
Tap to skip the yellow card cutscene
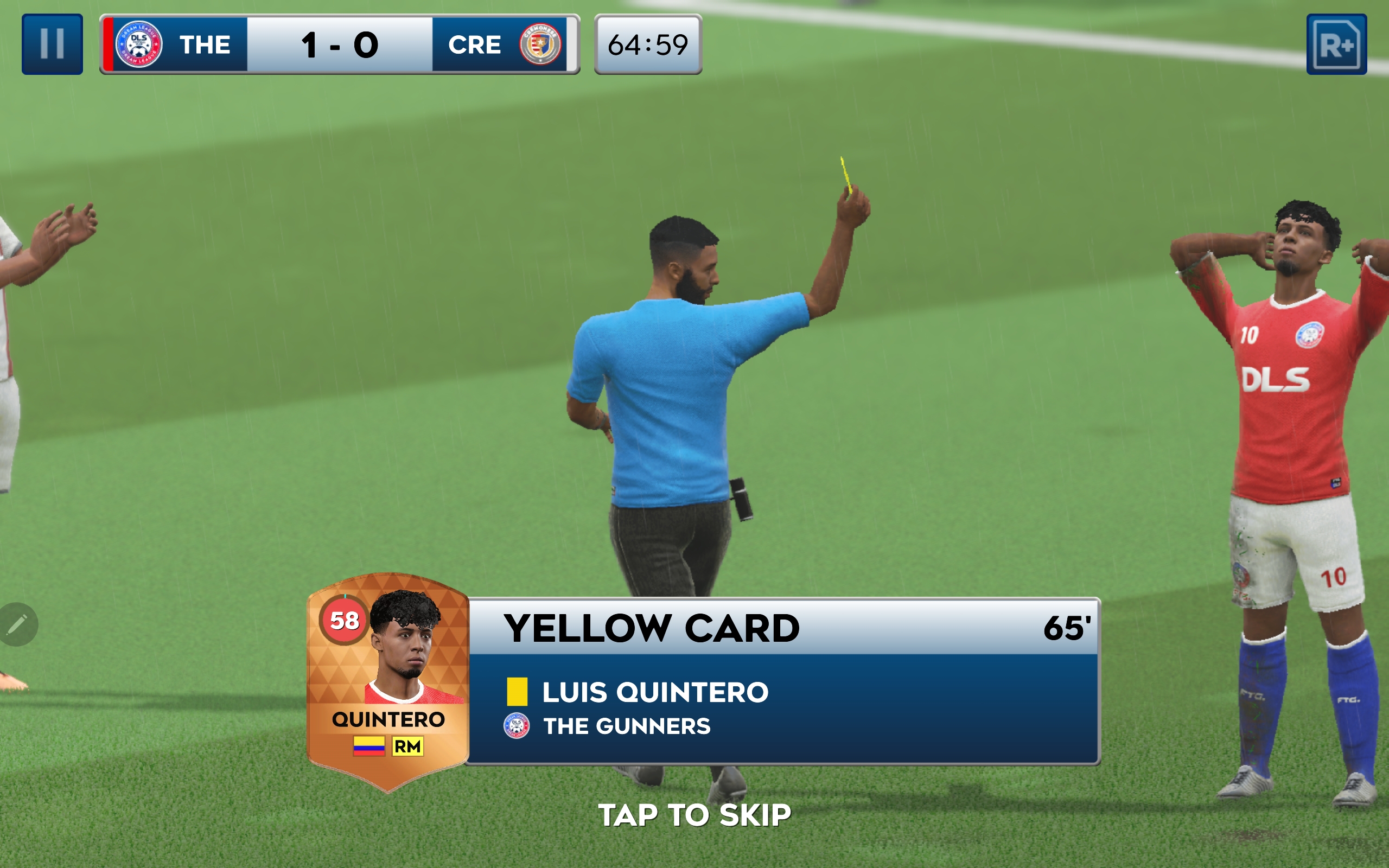(x=694, y=815)
